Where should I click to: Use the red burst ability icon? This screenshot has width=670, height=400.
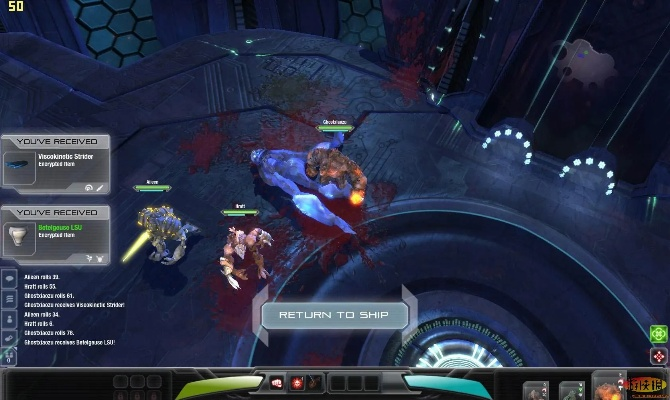pos(297,382)
